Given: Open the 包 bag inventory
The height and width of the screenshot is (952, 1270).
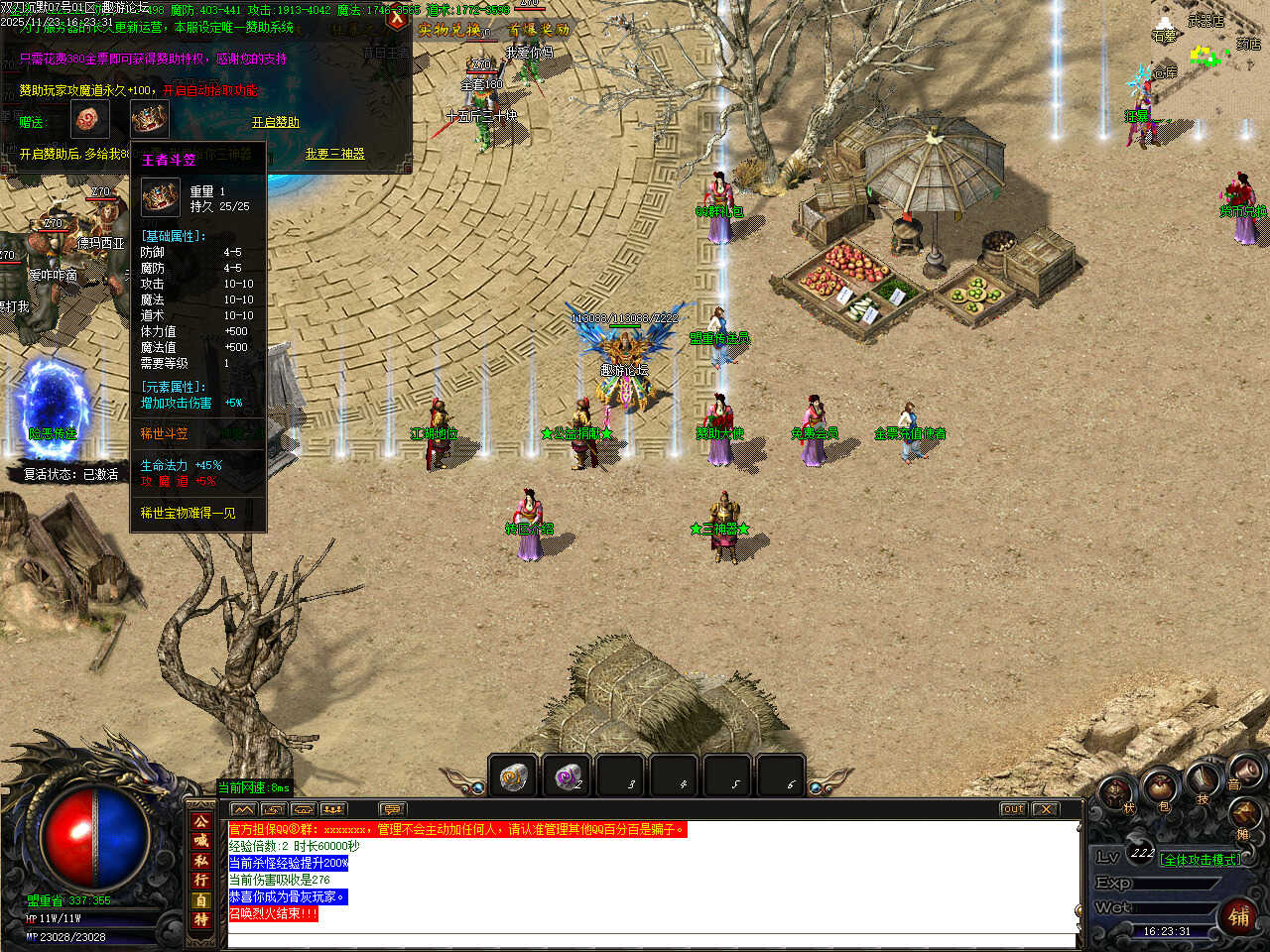Looking at the screenshot, I should pos(1159,788).
